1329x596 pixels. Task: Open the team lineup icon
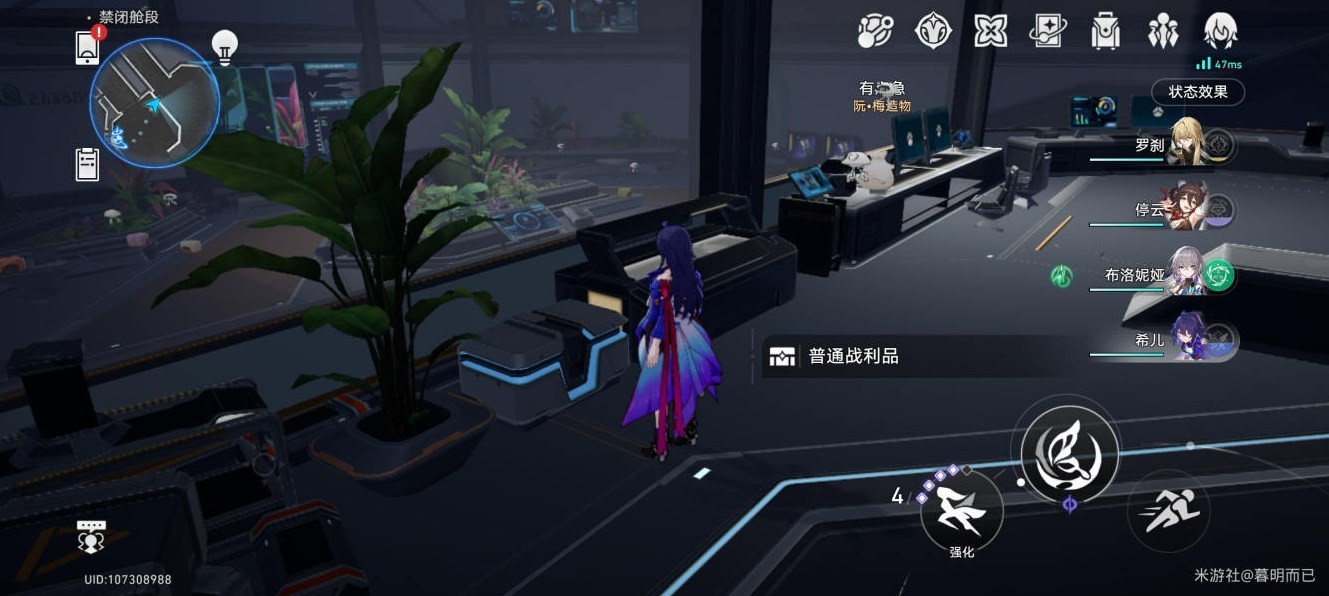pos(1163,31)
